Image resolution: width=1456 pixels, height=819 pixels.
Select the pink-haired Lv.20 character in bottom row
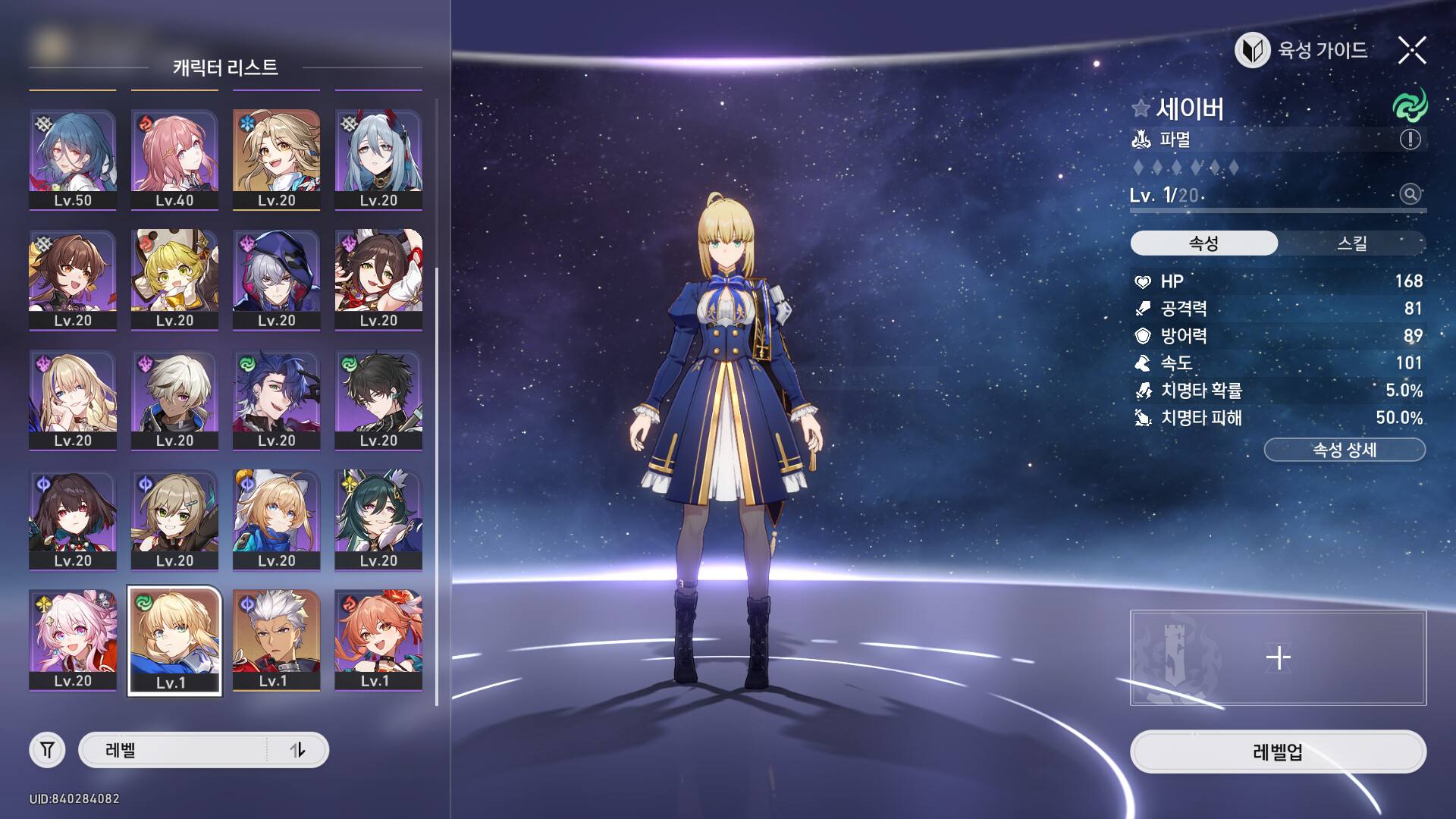click(x=73, y=640)
